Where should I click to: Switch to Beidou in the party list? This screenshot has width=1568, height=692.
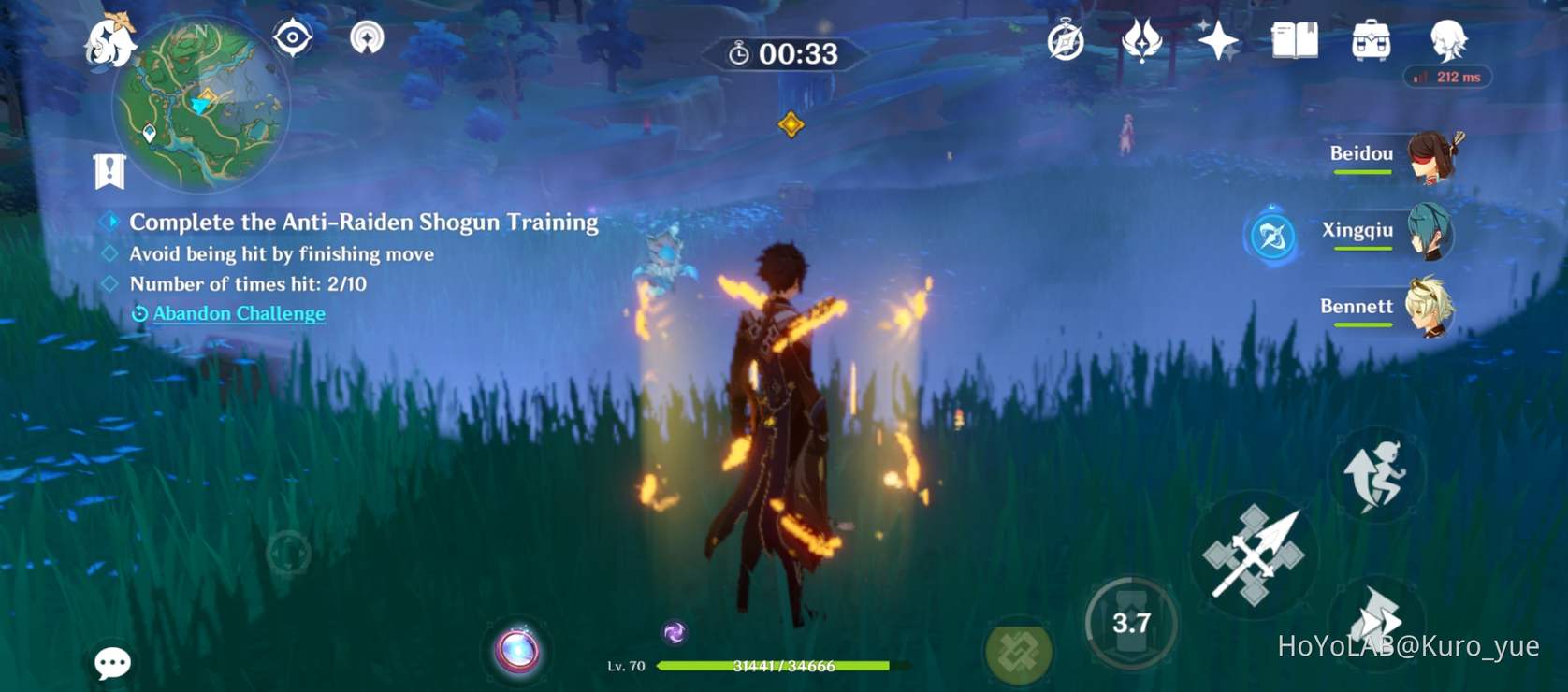(1429, 159)
